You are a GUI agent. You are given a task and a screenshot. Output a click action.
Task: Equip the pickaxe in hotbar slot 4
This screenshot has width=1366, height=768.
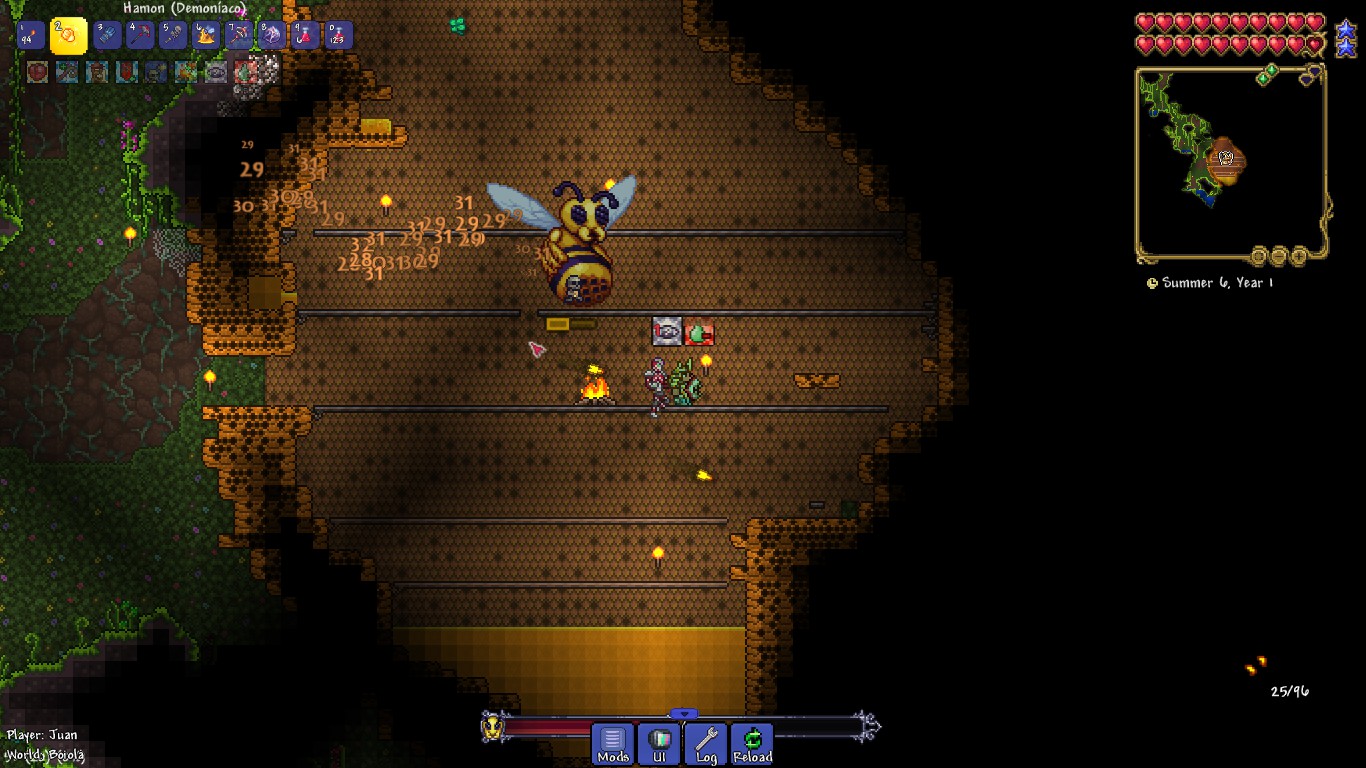coord(140,36)
